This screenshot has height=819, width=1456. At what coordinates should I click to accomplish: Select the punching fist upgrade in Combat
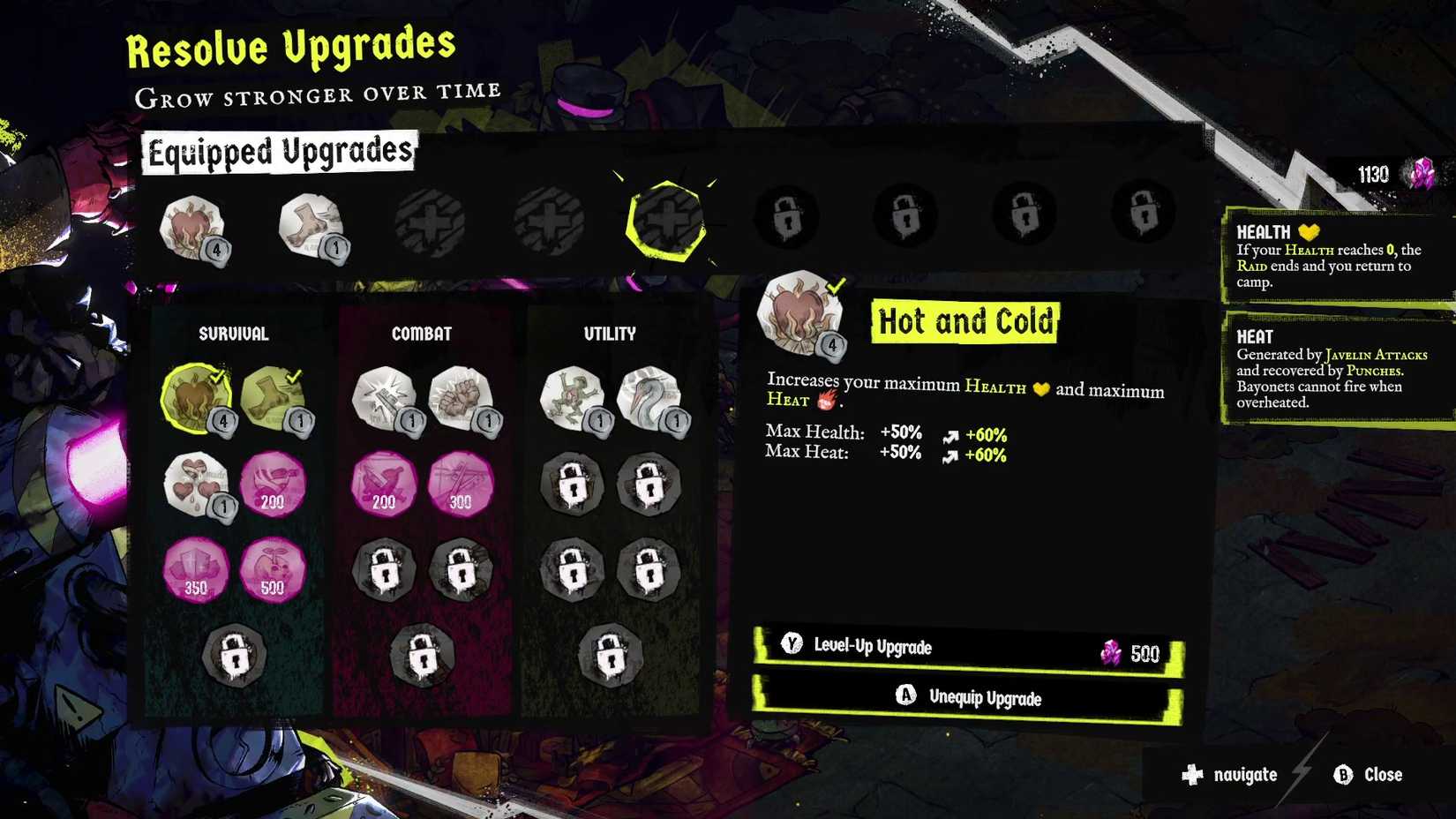click(x=460, y=395)
